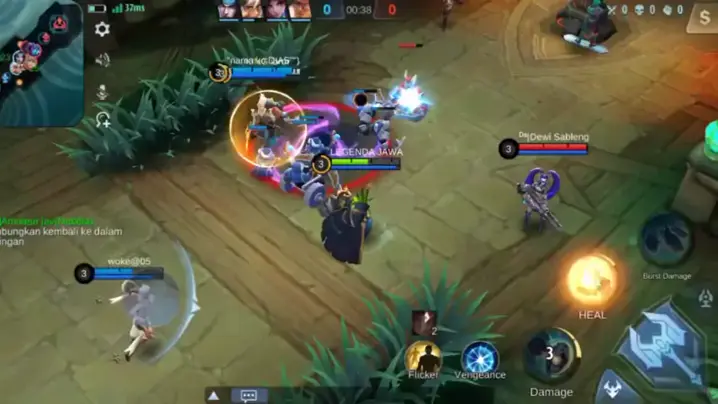This screenshot has width=718, height=404.
Task: Use the small item icon above Flicker
Action: [423, 322]
